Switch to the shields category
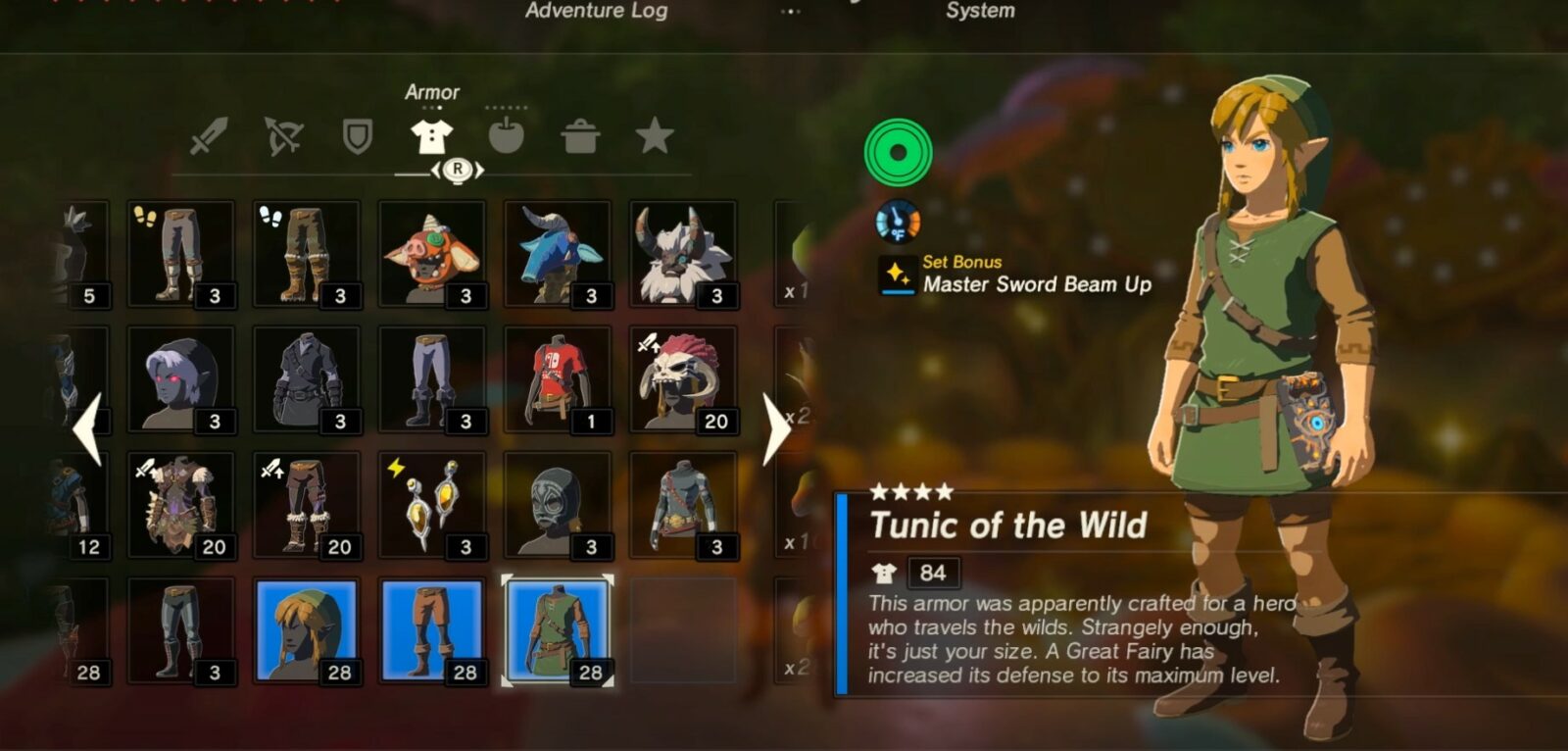Viewport: 1568px width, 751px height. tap(358, 136)
